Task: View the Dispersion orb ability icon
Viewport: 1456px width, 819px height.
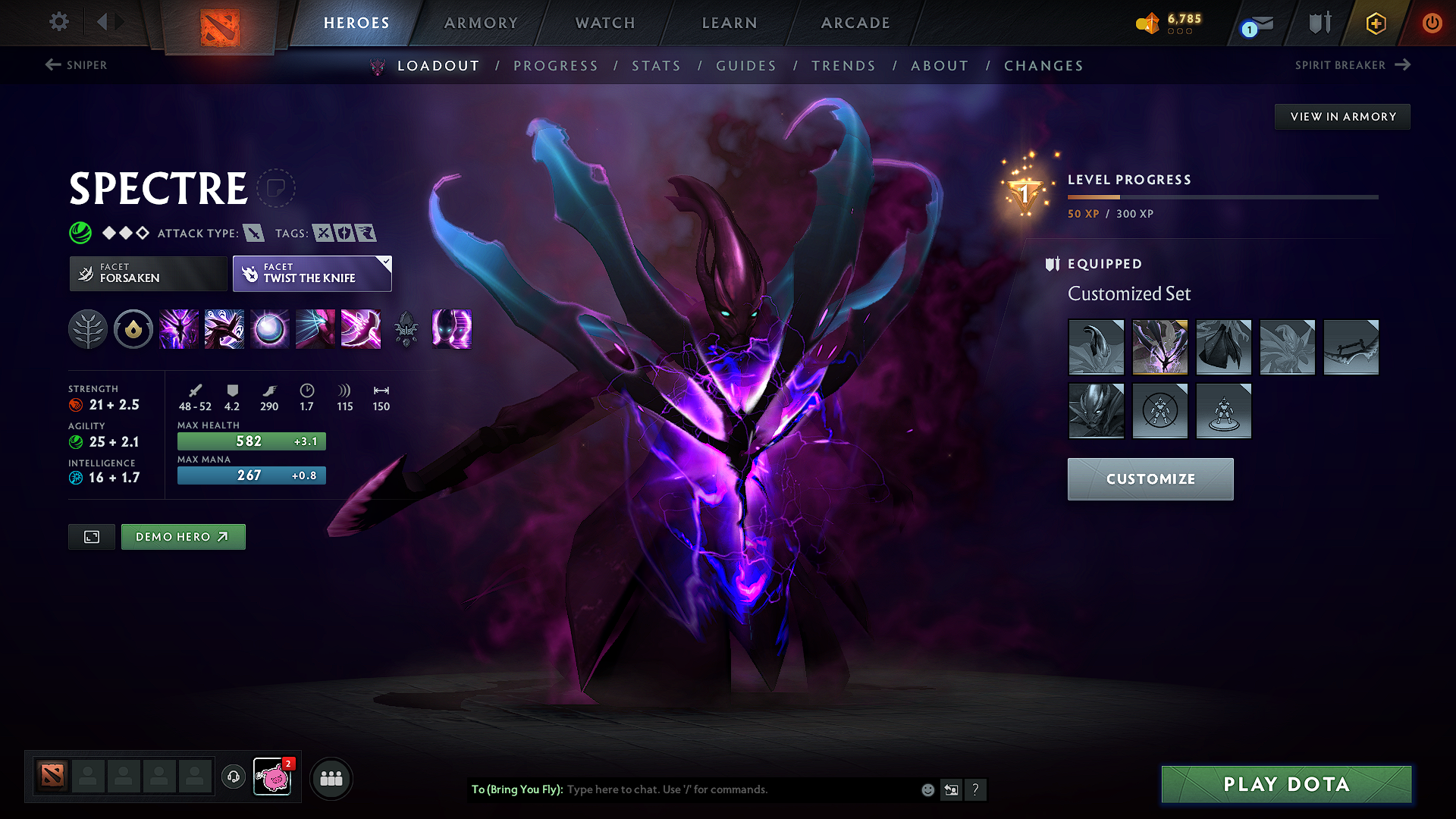Action: pos(269,329)
